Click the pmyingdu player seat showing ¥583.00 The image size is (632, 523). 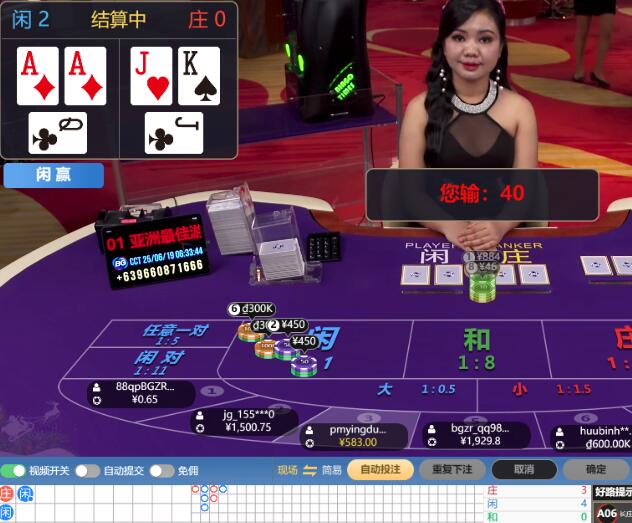pyautogui.click(x=355, y=436)
